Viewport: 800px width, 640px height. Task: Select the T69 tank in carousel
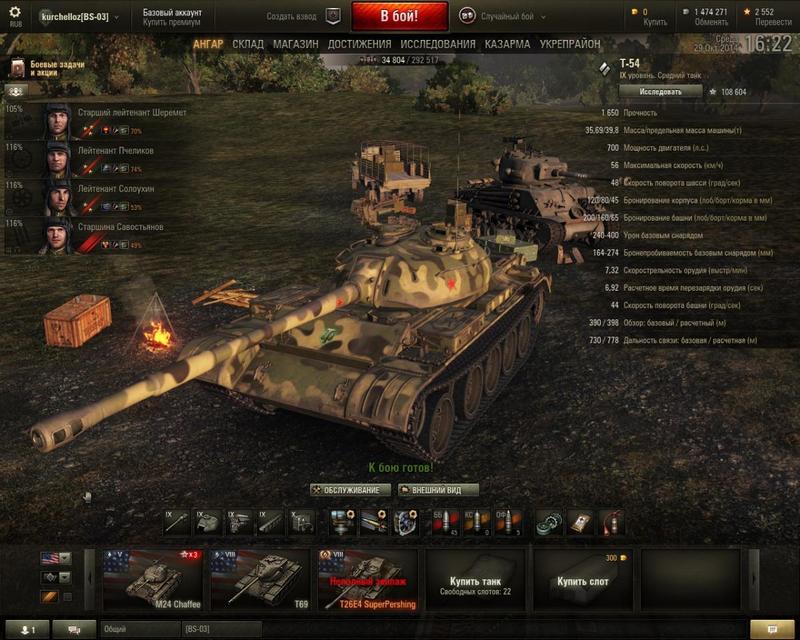(263, 580)
